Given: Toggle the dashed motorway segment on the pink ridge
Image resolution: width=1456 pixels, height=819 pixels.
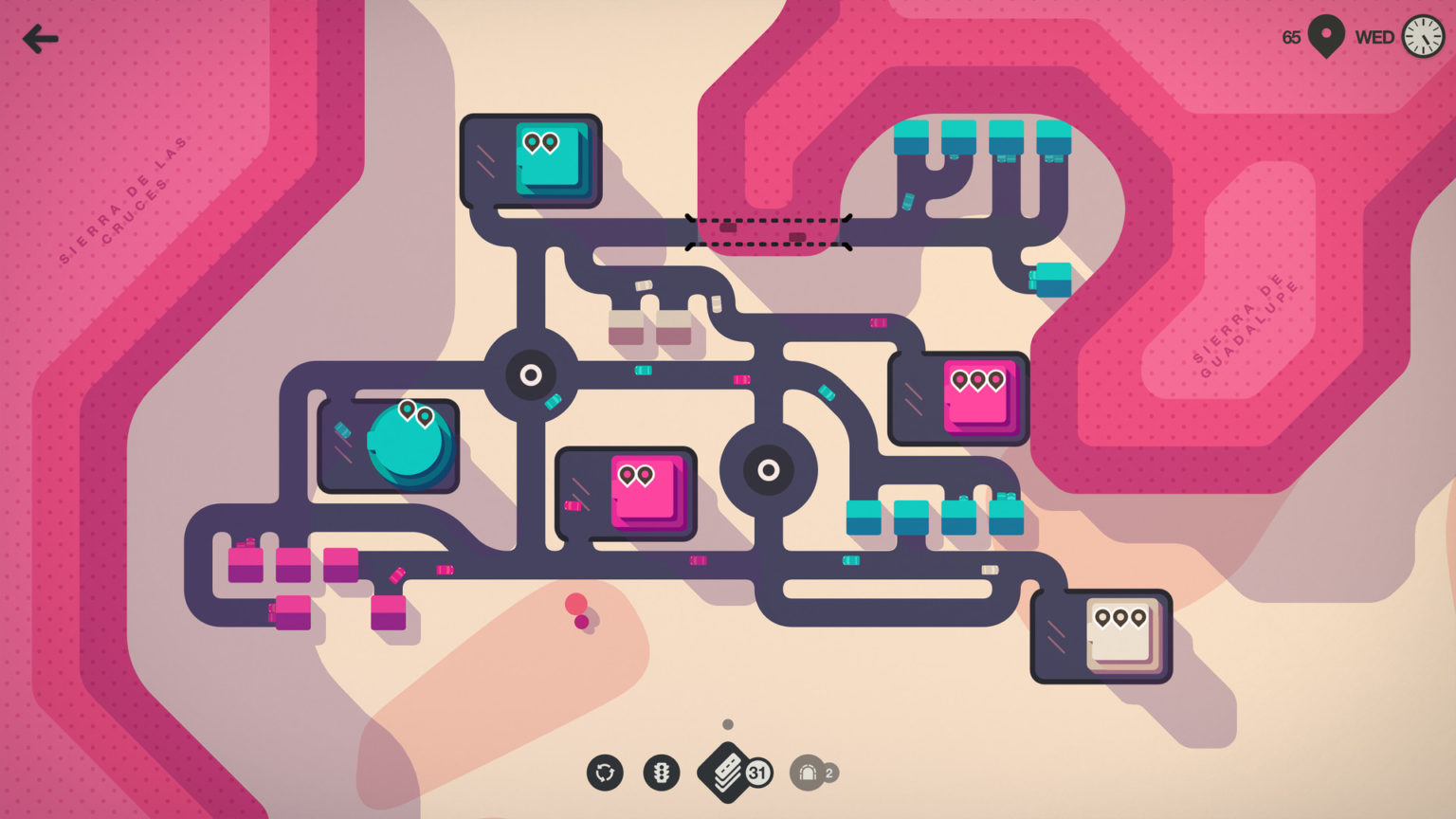Looking at the screenshot, I should coord(770,230).
